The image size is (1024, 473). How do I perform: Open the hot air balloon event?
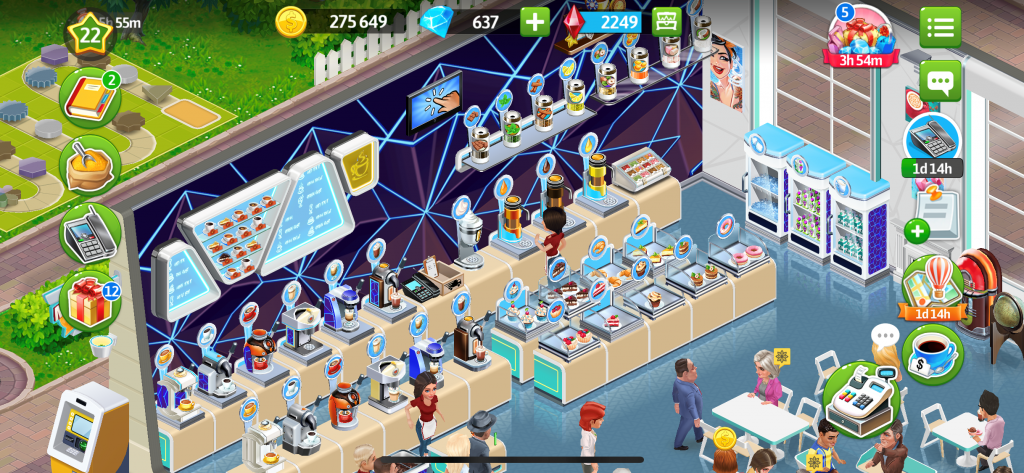pos(932,287)
